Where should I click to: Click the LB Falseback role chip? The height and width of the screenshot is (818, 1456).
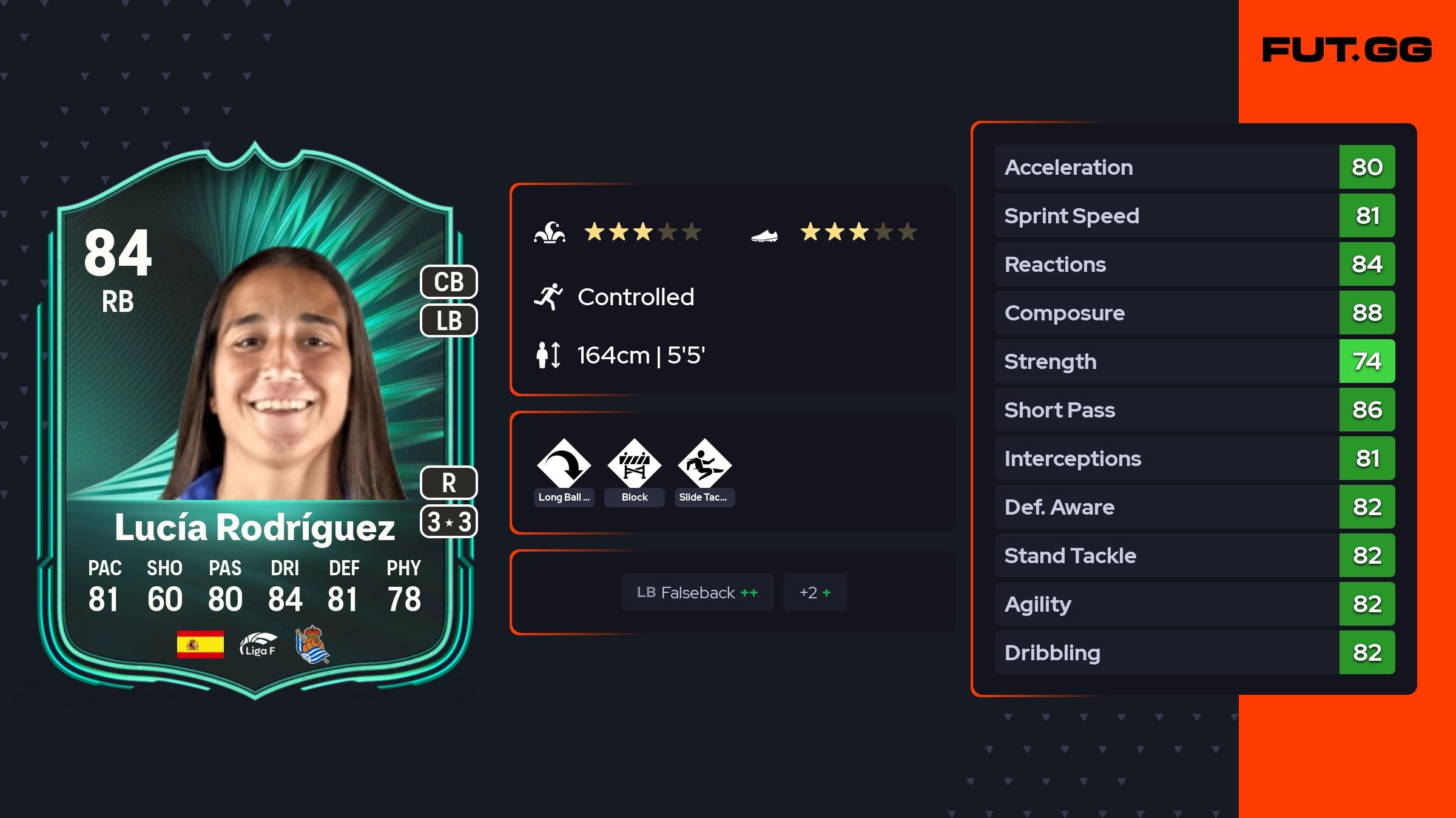click(697, 592)
